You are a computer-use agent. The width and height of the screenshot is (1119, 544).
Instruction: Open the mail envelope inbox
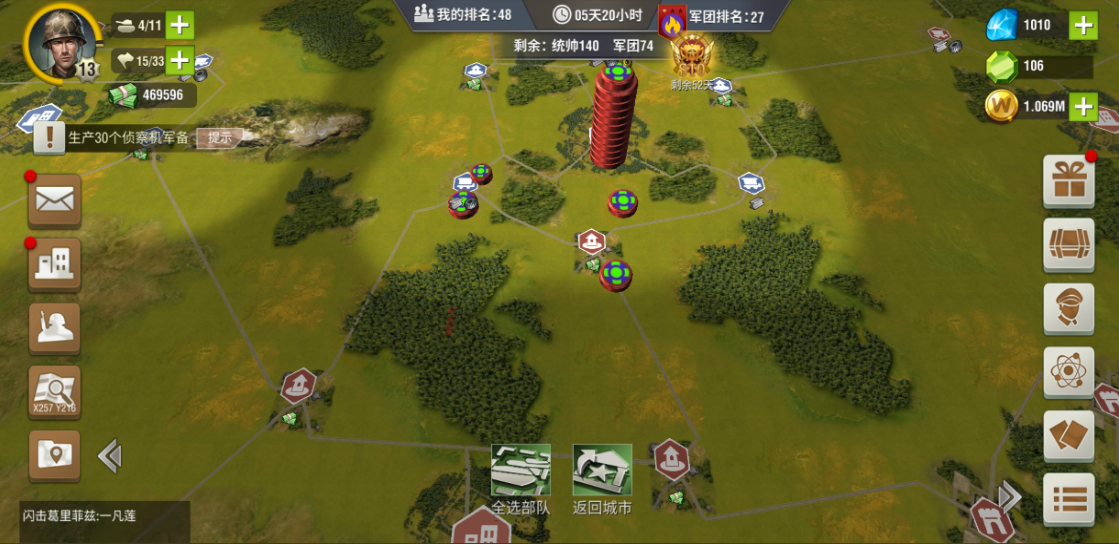(55, 200)
